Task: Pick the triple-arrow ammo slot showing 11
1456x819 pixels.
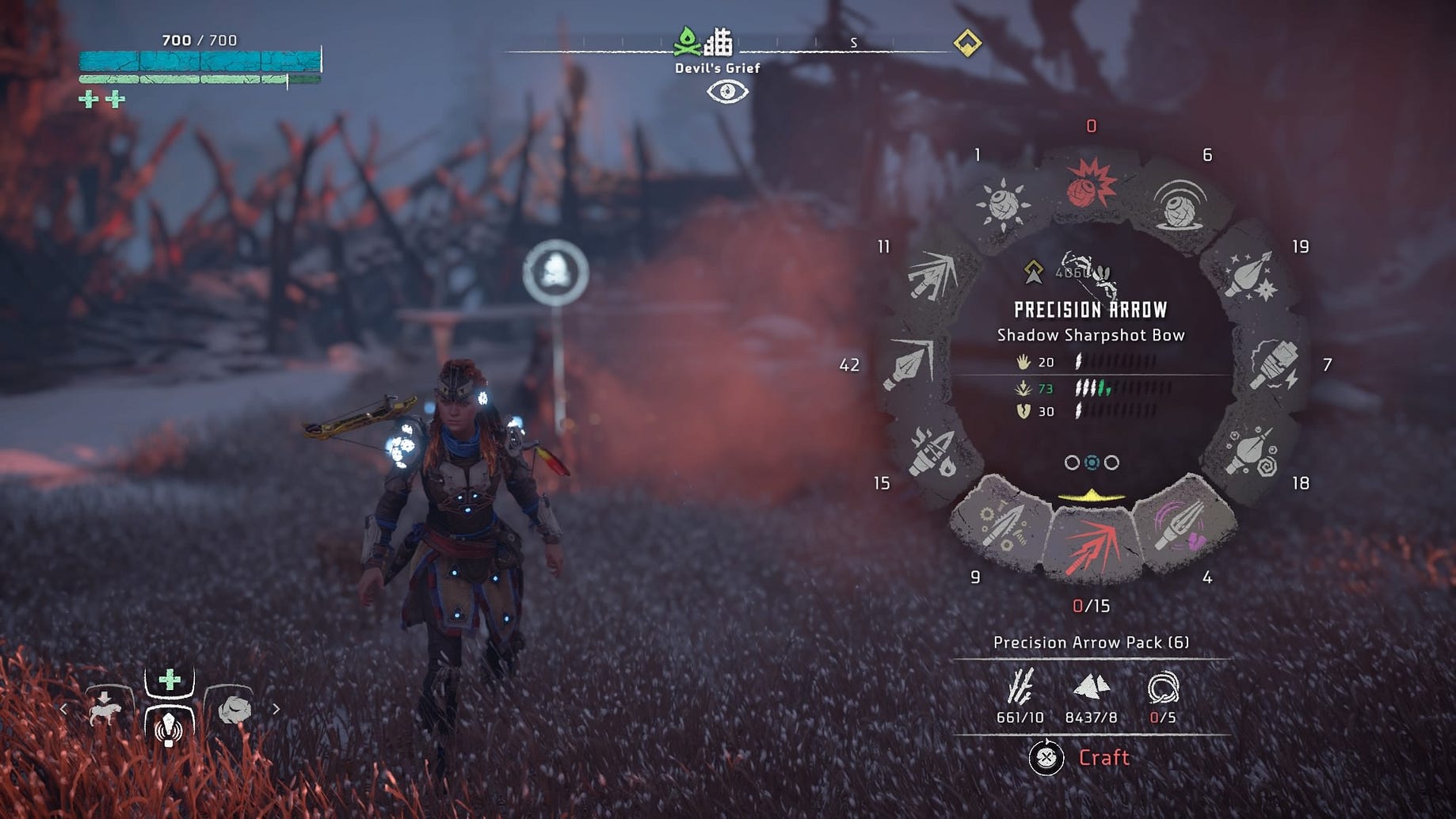Action: [x=932, y=275]
